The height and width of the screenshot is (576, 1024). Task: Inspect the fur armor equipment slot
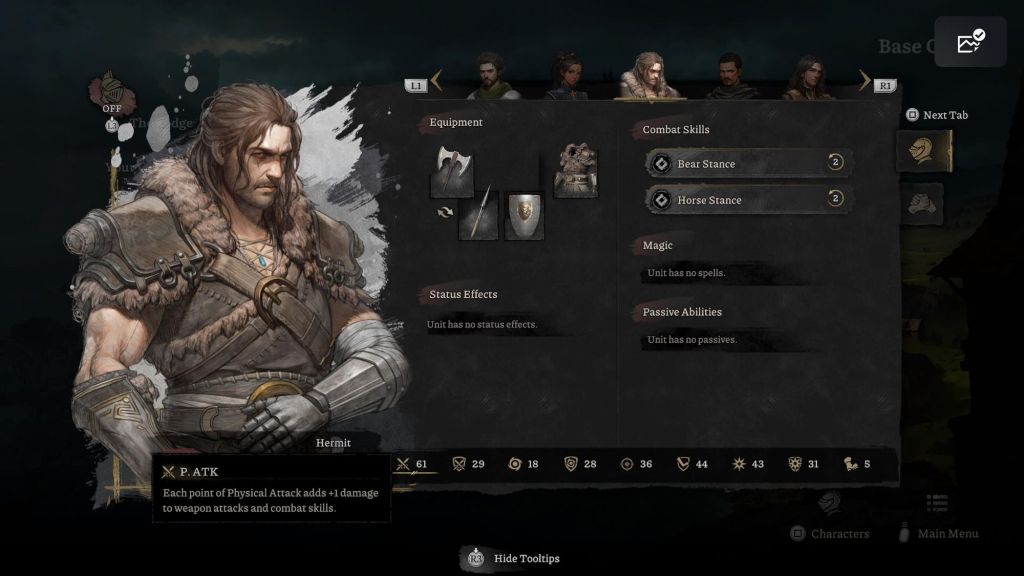click(576, 171)
